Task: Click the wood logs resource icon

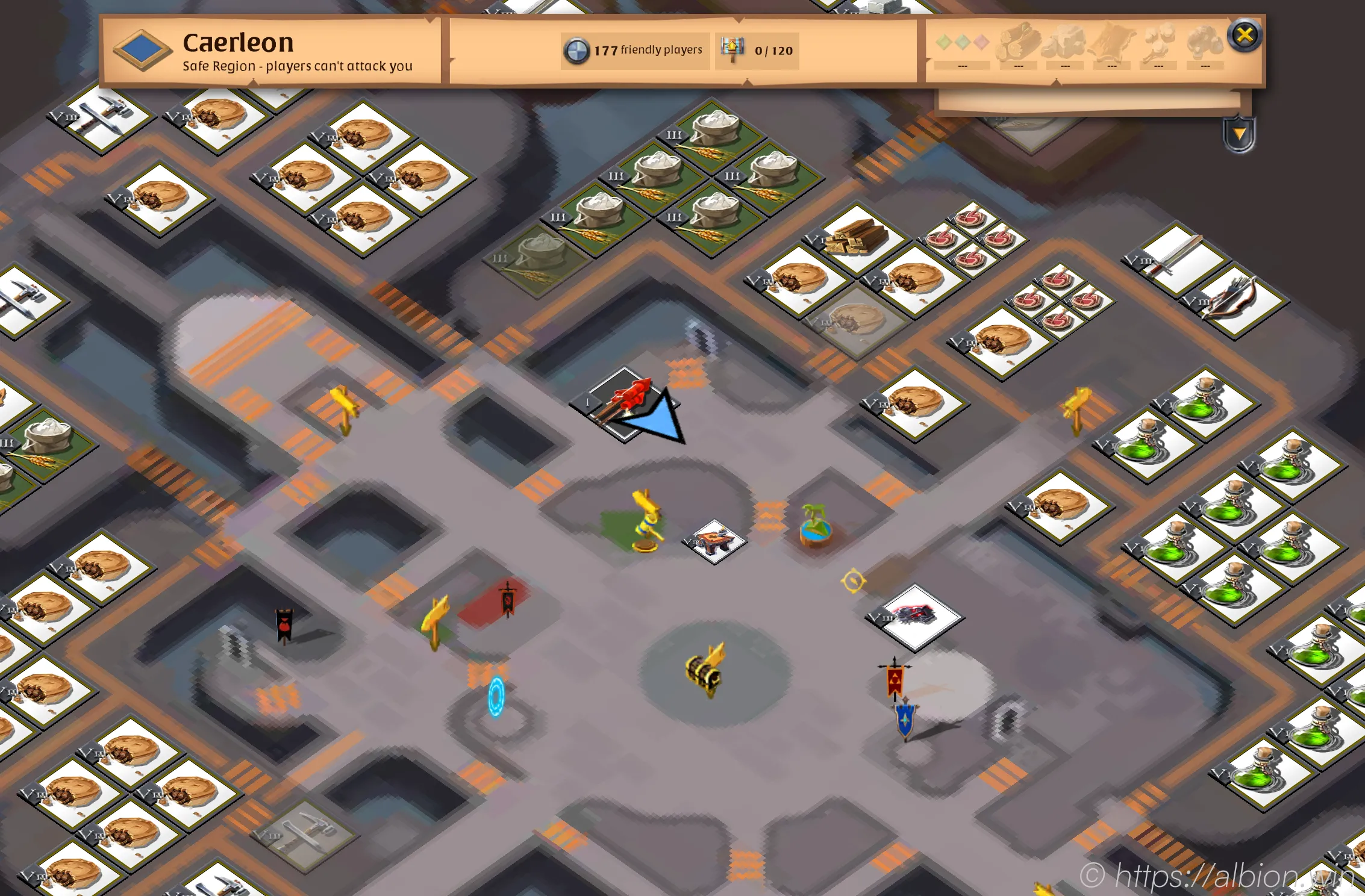Action: (1019, 42)
